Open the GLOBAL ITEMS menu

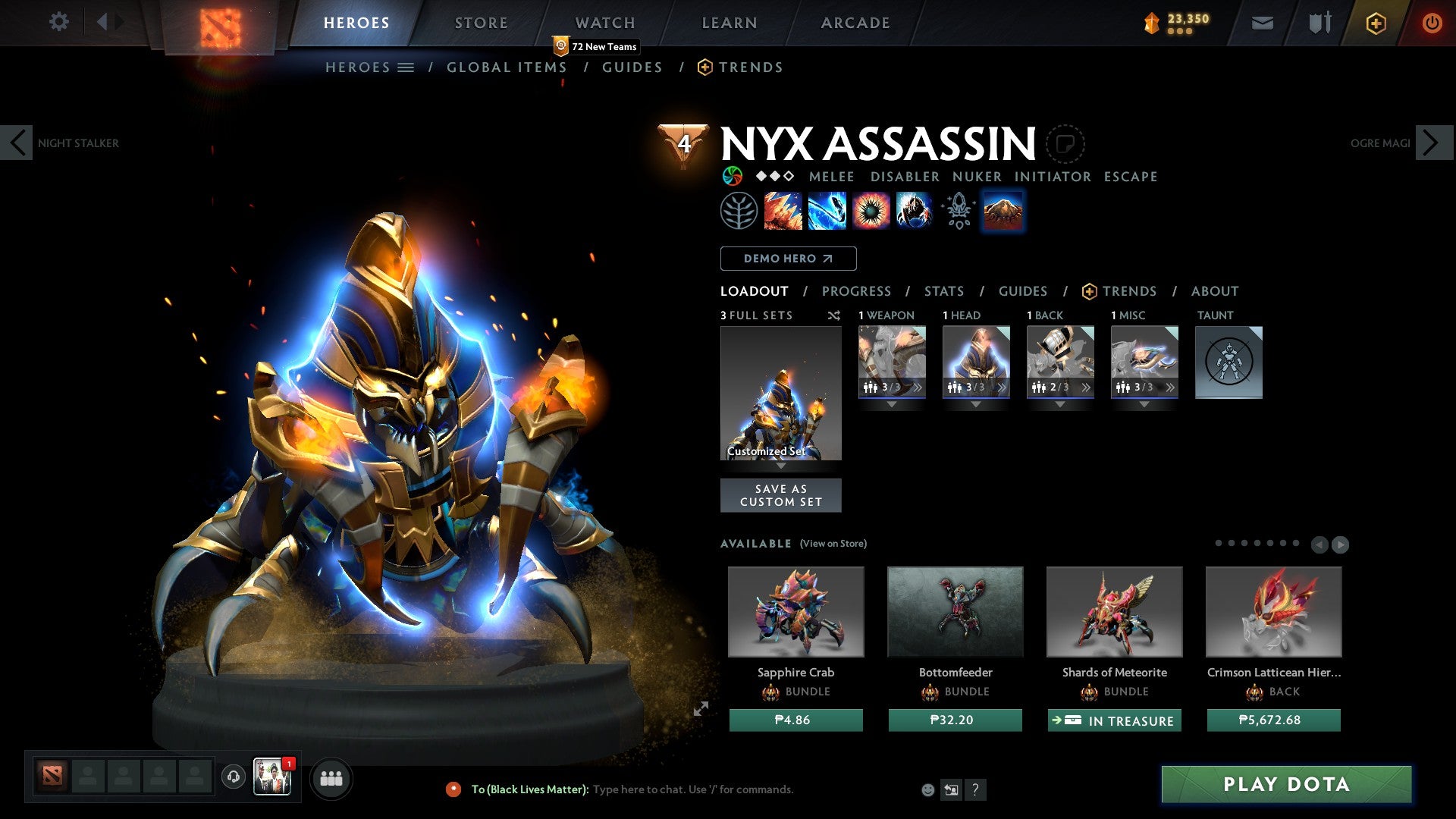[x=507, y=67]
